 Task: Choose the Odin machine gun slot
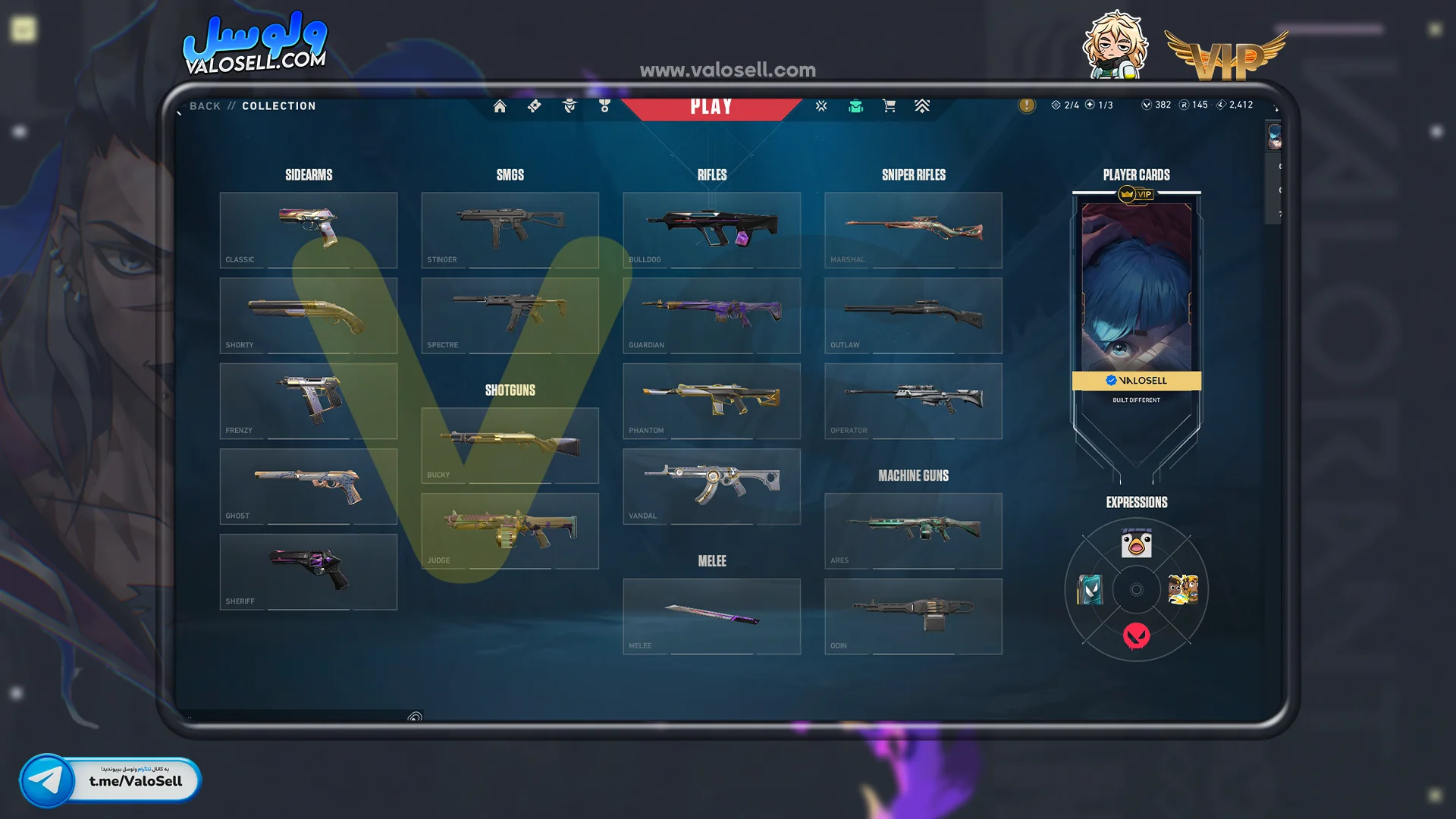click(914, 617)
